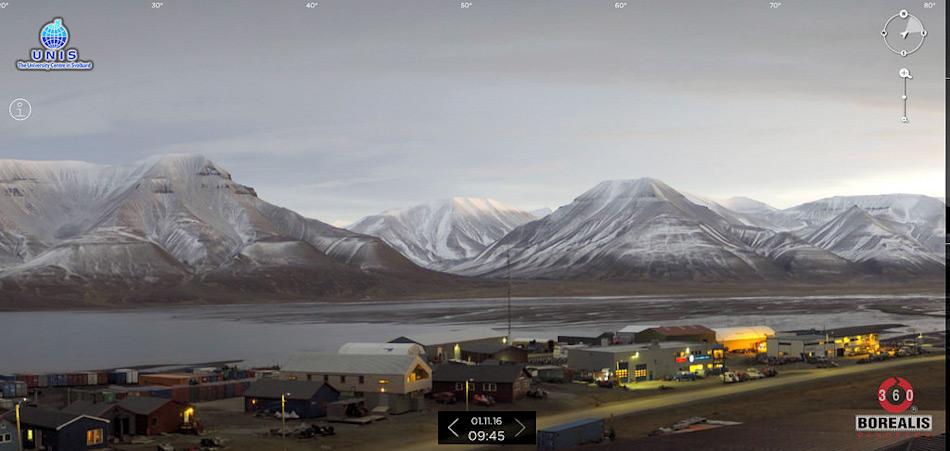Rotate view west on the compass
950x451 pixels.
884,33
